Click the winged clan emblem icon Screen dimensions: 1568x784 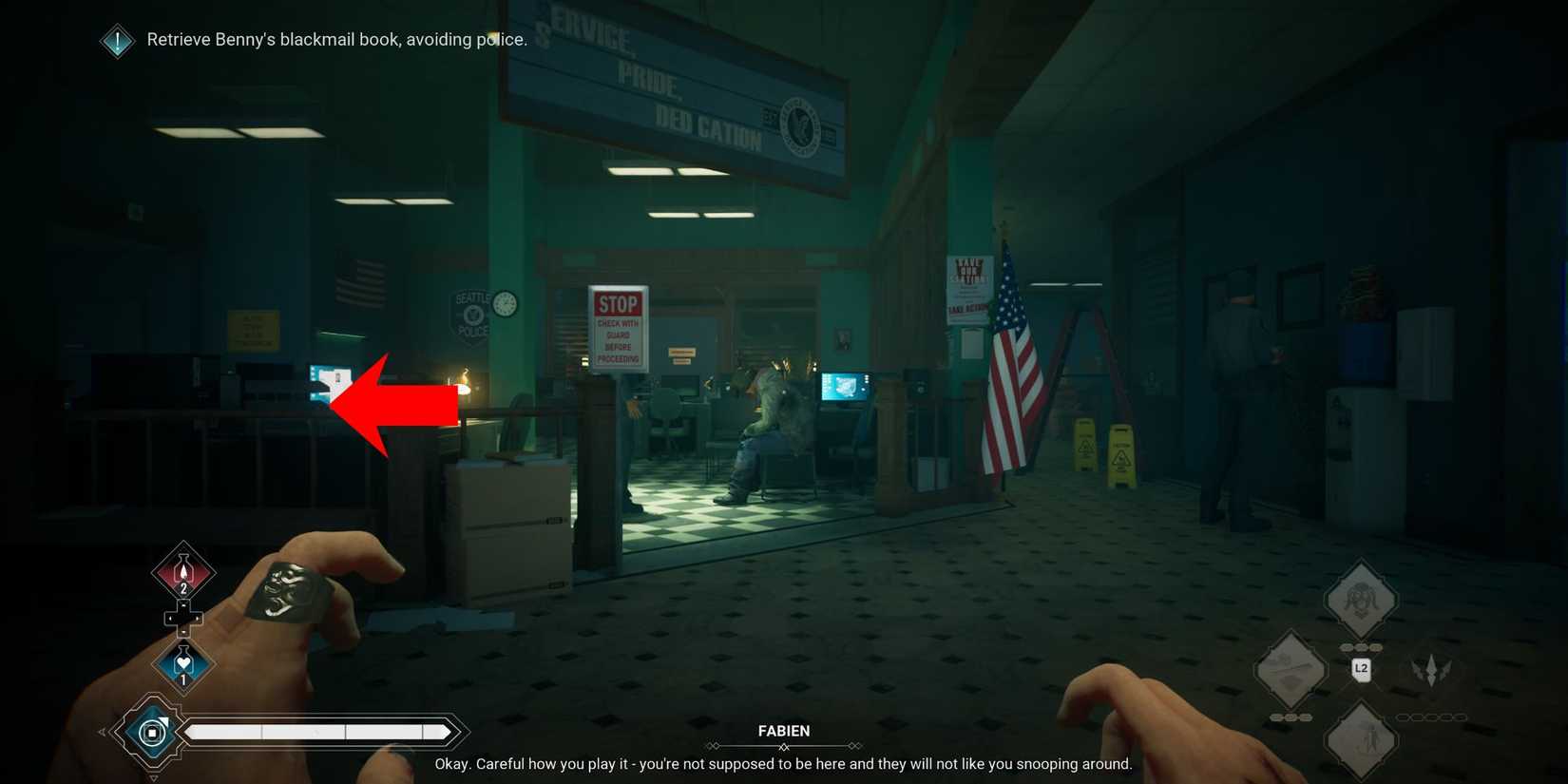1429,669
